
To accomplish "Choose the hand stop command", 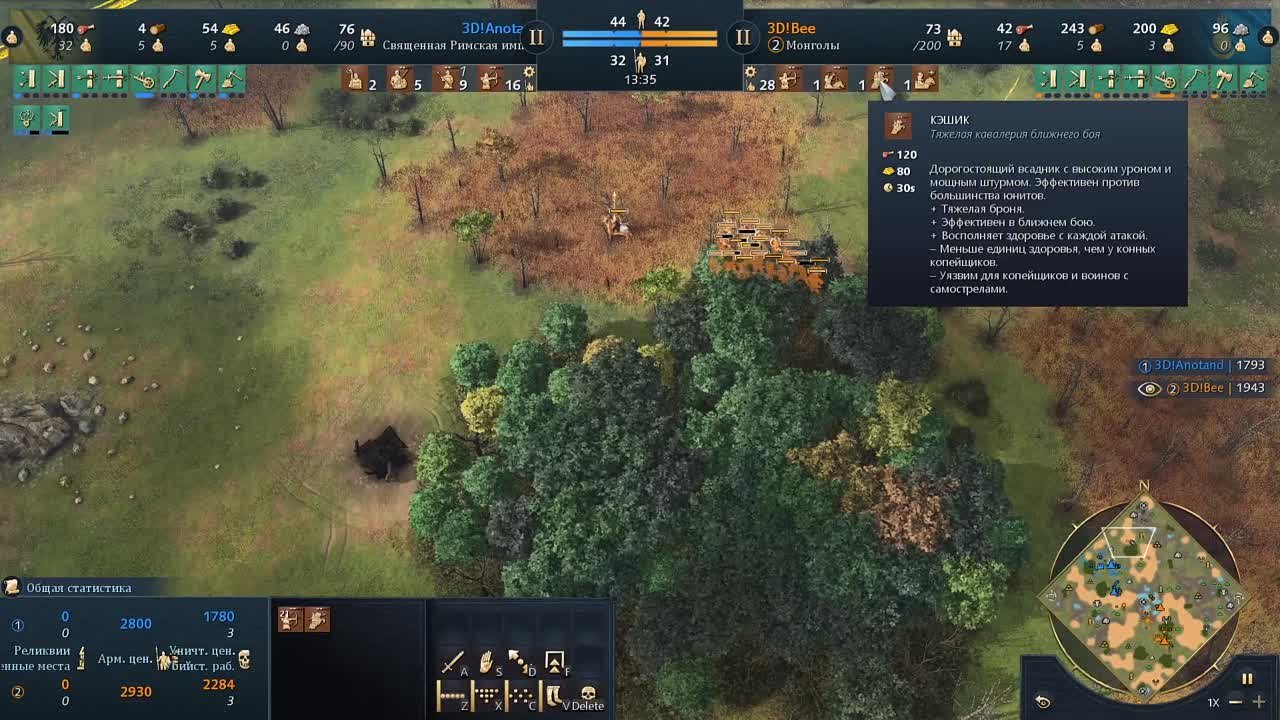I will pyautogui.click(x=487, y=662).
